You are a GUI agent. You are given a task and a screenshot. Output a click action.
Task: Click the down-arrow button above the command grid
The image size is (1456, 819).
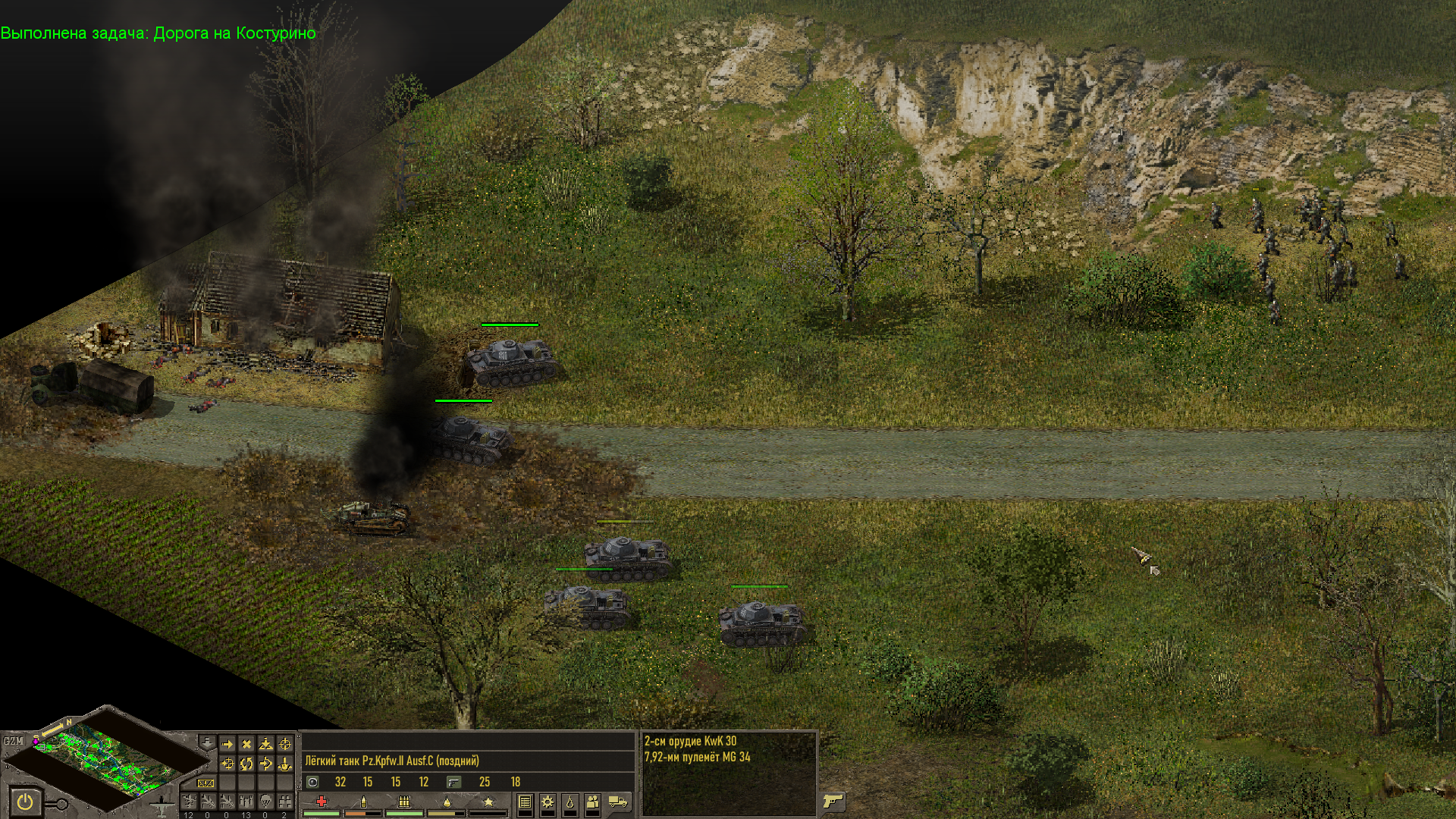pos(206,741)
